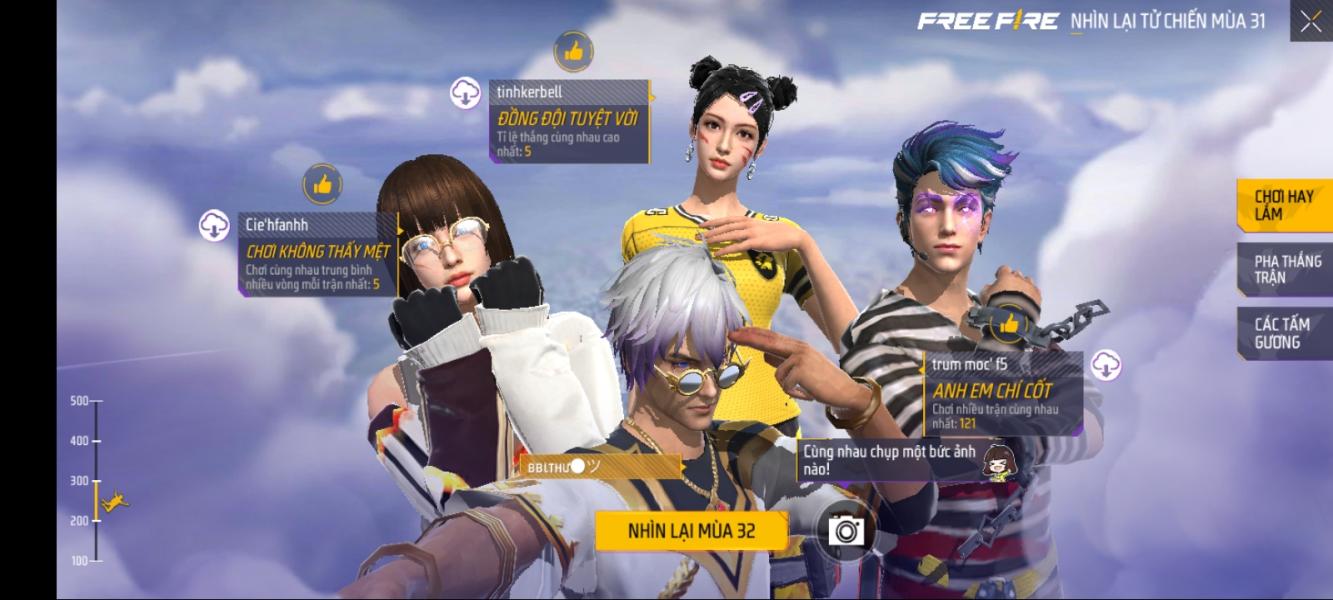Take a group photo with the camera button
This screenshot has width=1333, height=600.
click(x=845, y=530)
